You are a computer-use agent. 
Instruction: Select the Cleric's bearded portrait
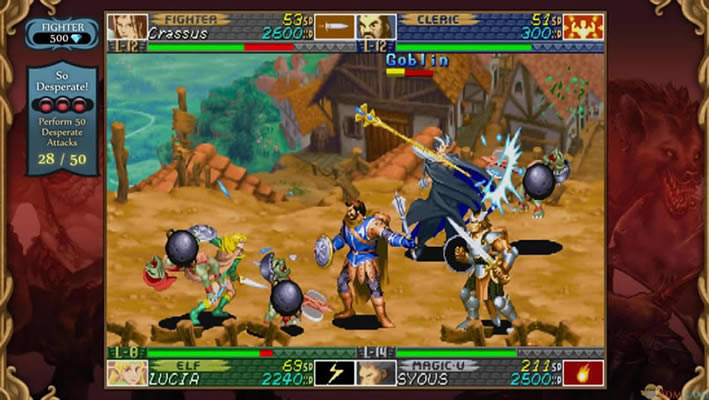[x=377, y=26]
